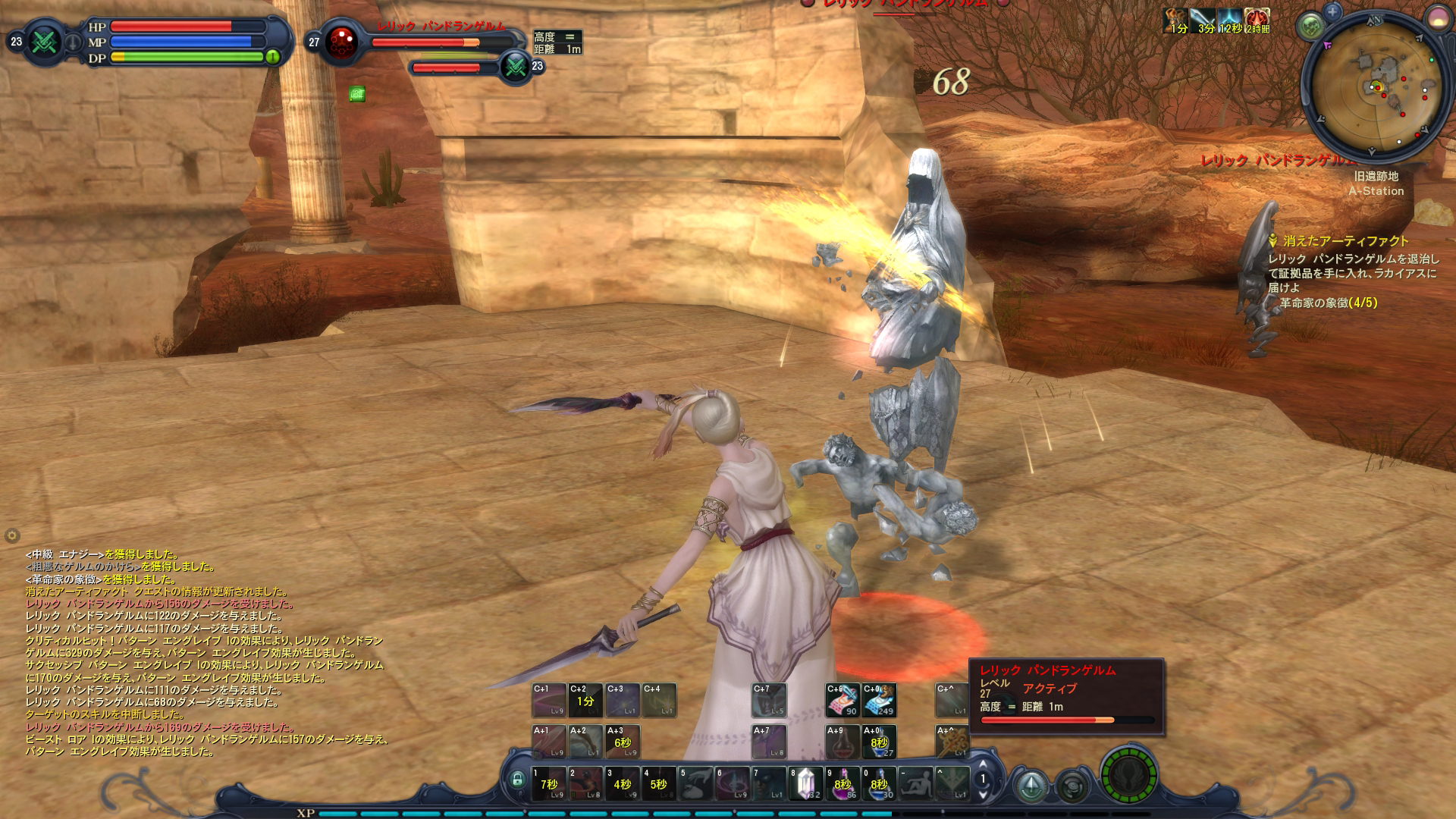Activate the grabbing hand loot skill in slot 5

(x=695, y=783)
